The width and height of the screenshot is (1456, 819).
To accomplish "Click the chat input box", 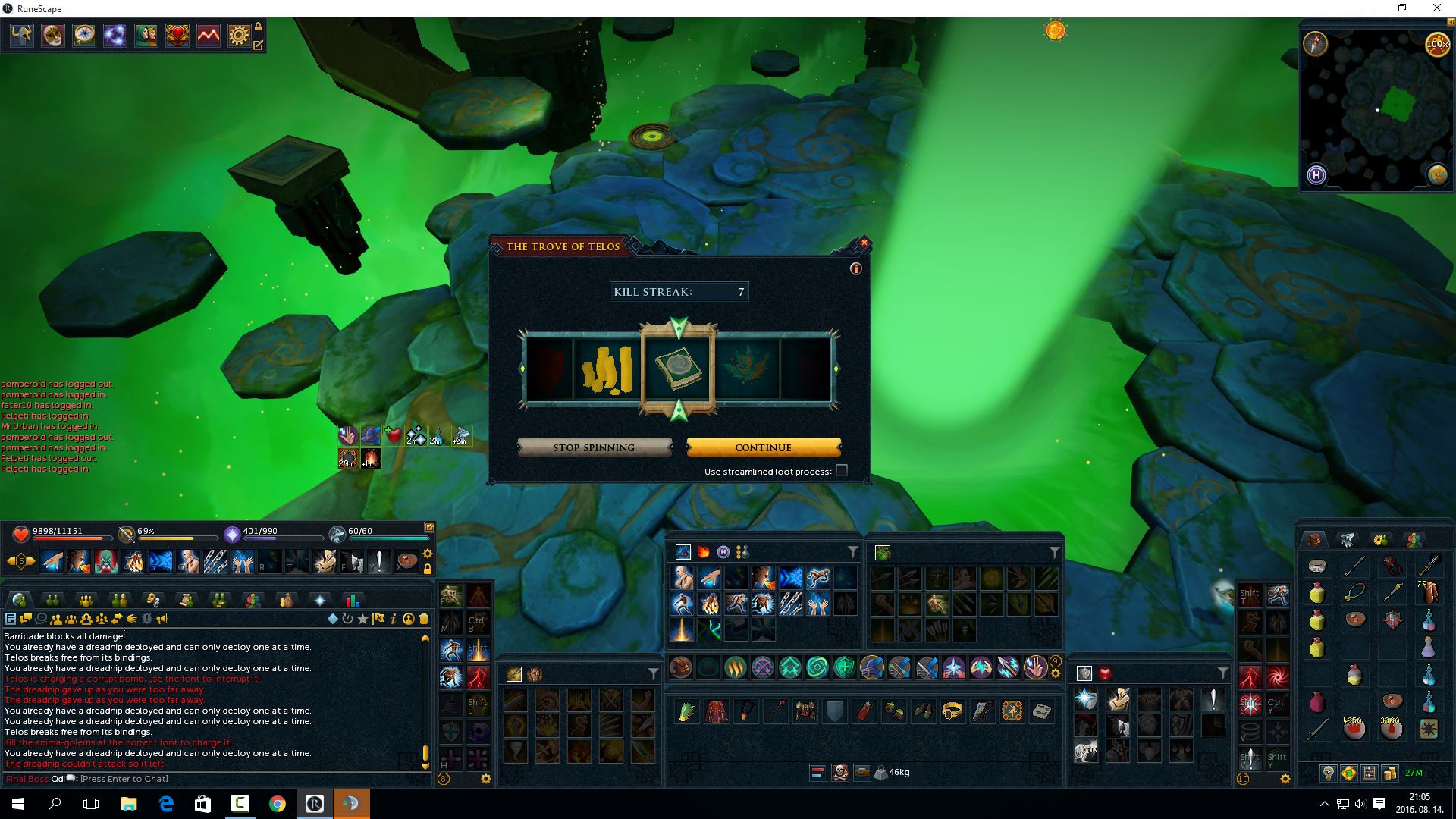I will [x=227, y=779].
